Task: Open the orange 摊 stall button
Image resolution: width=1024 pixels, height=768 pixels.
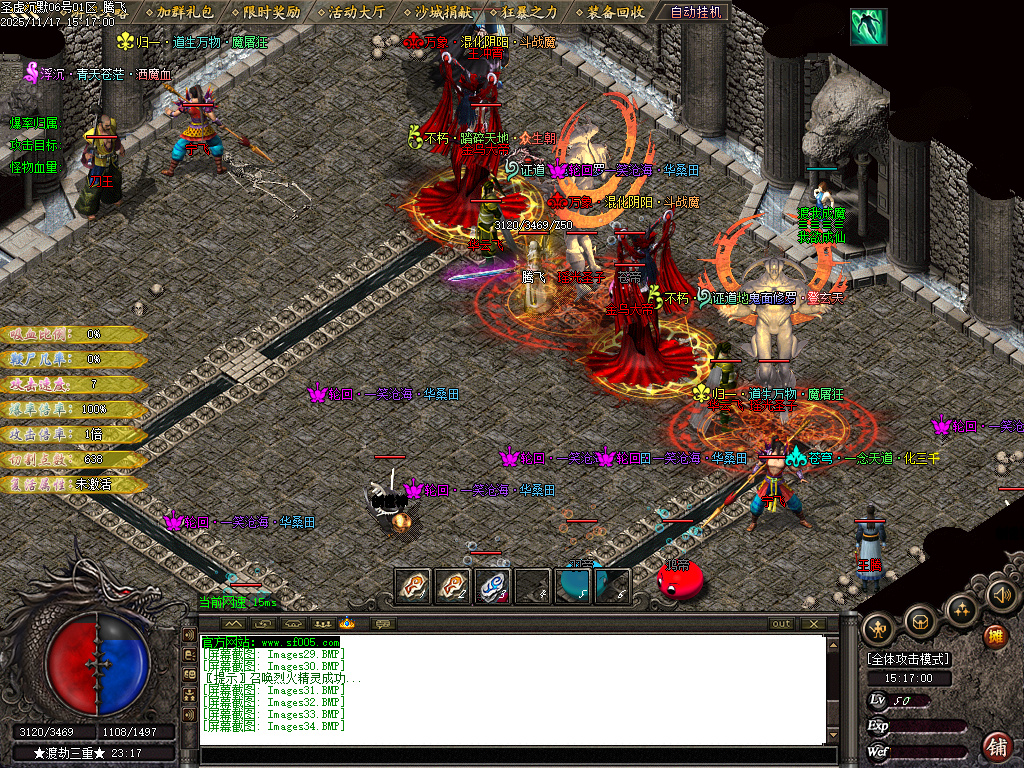Action: tap(995, 636)
